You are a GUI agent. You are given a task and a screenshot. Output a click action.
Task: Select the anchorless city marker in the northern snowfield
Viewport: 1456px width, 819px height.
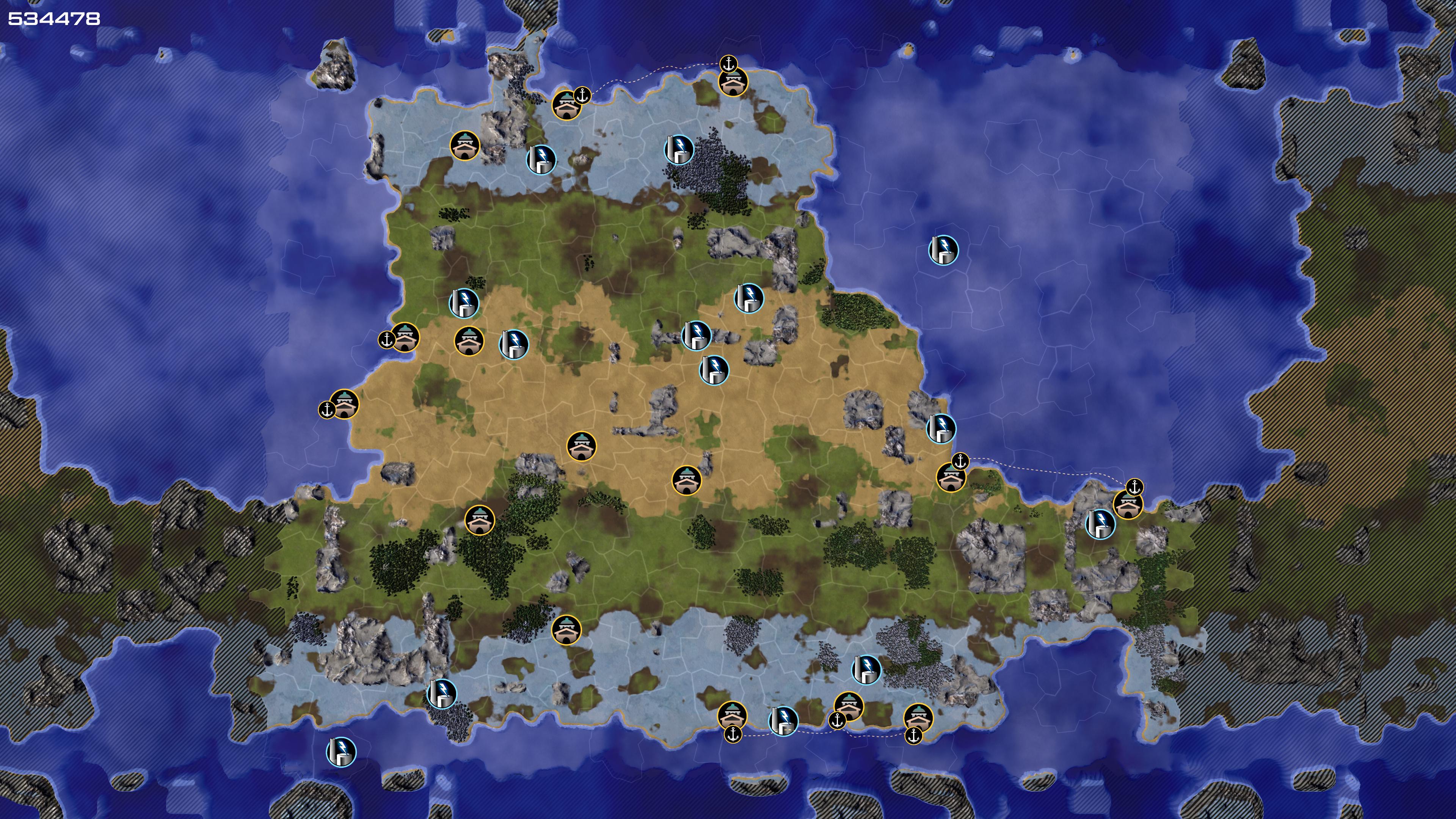point(464,146)
